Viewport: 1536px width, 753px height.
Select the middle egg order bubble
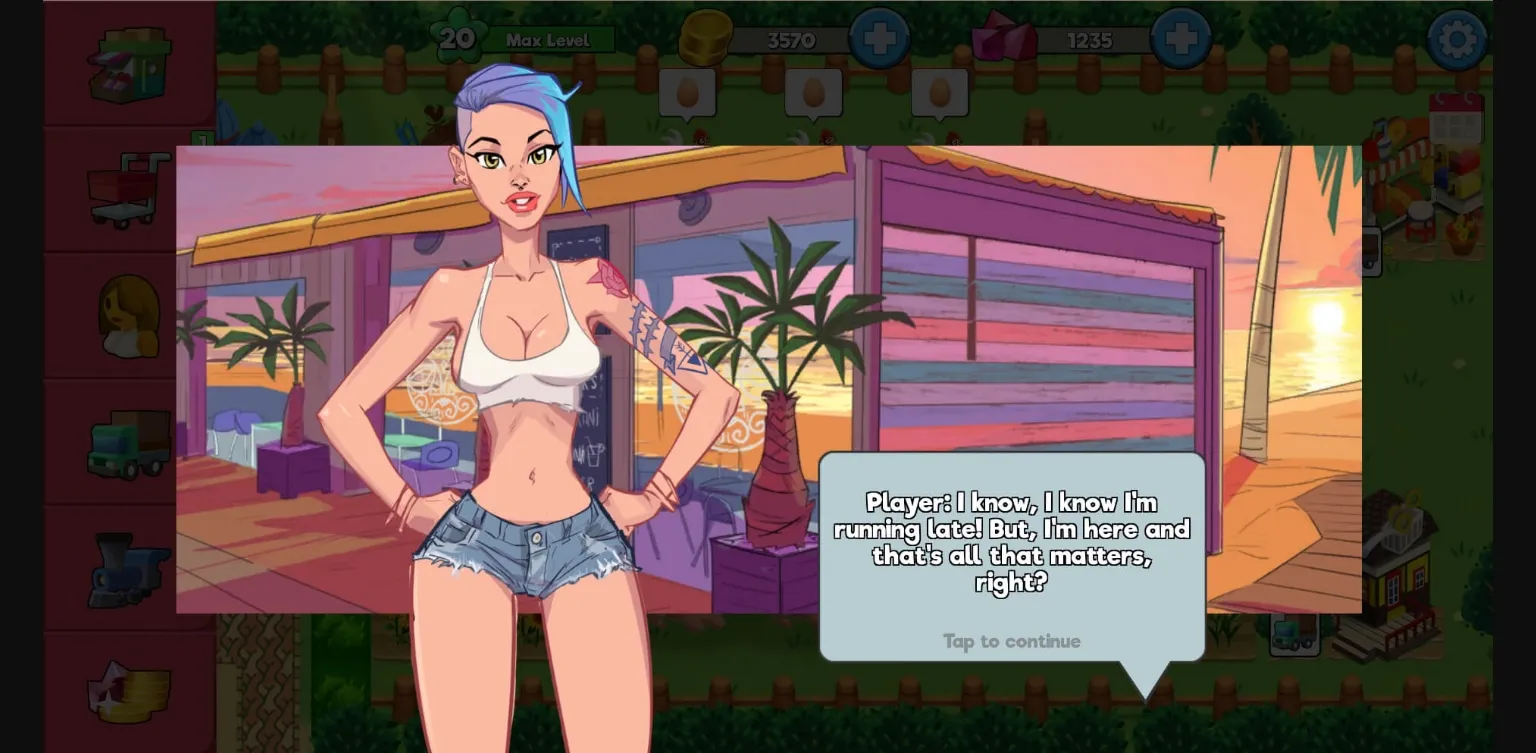pos(812,93)
